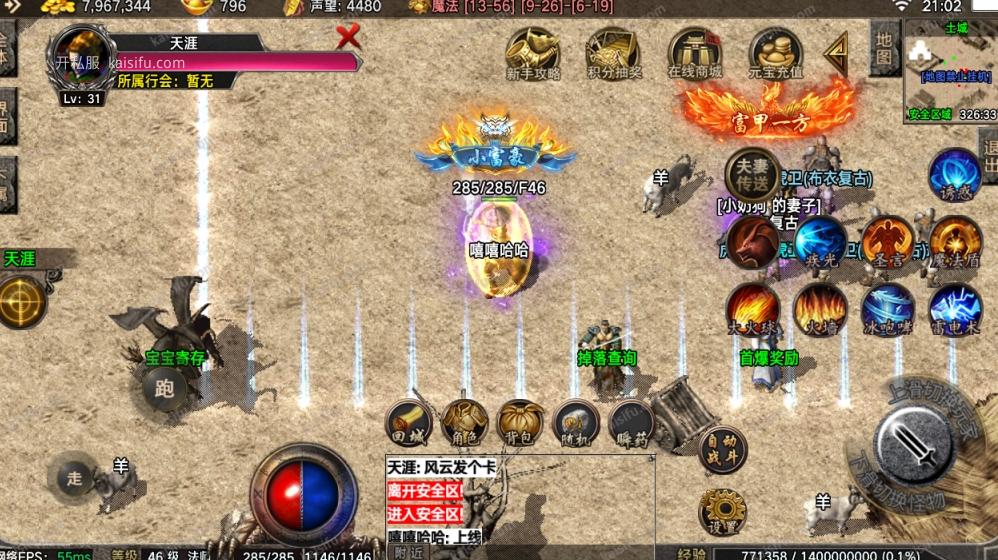The width and height of the screenshot is (998, 560).
Task: Close the target panel with the red X
Action: (x=348, y=38)
